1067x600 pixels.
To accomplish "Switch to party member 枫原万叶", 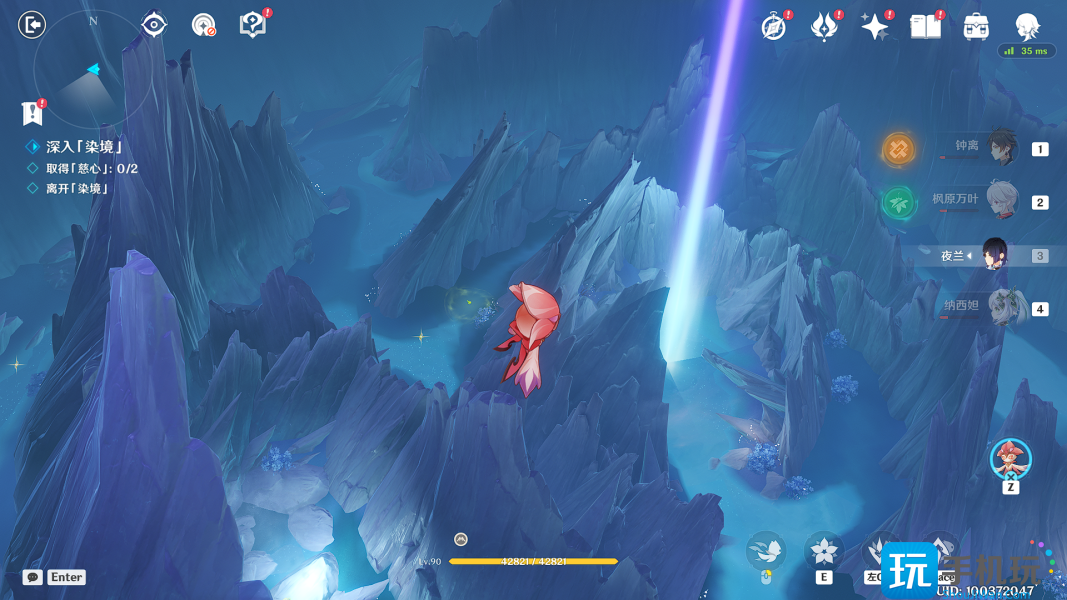I will [x=1002, y=202].
